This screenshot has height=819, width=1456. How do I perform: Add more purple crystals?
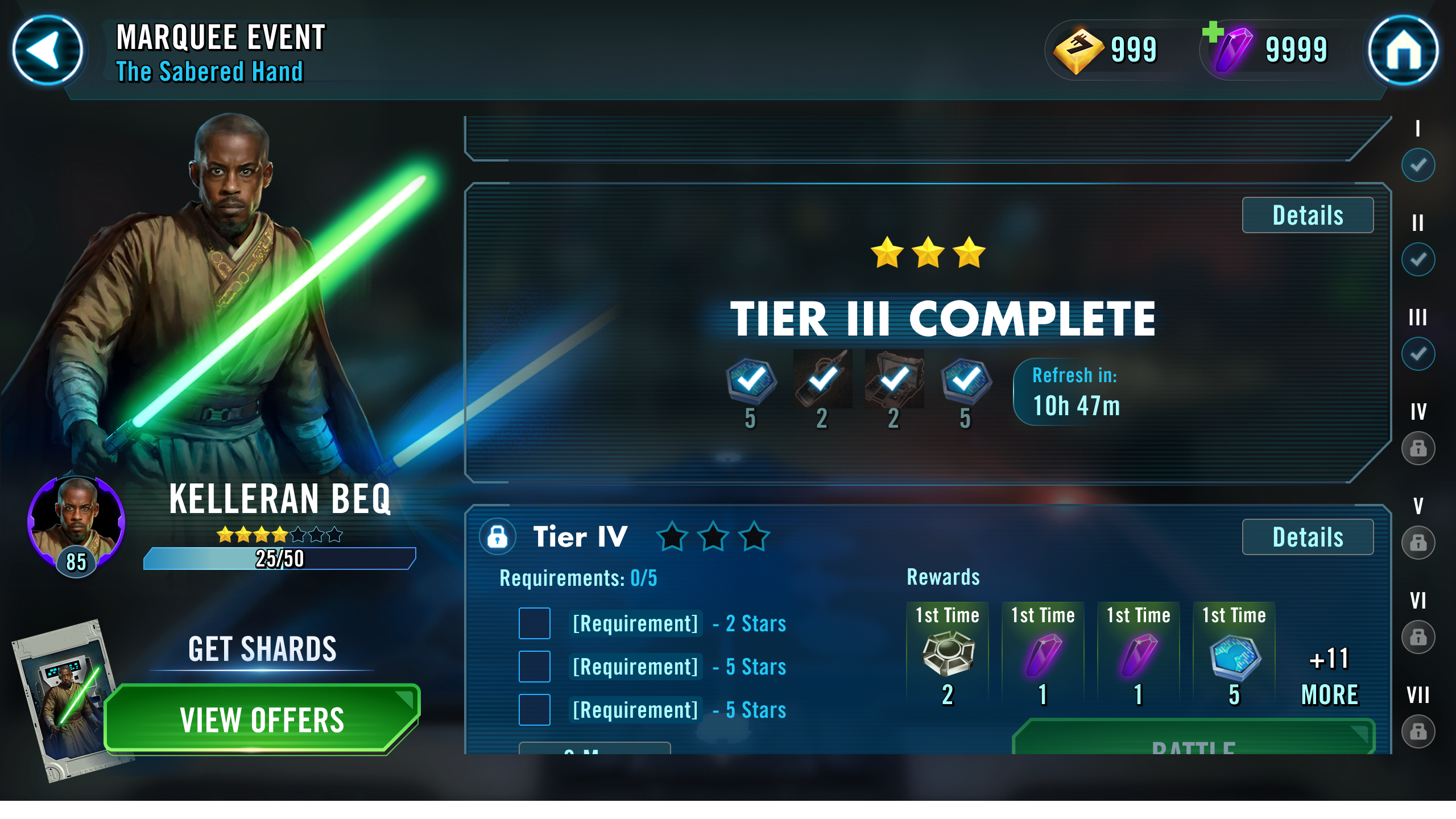(x=1213, y=32)
